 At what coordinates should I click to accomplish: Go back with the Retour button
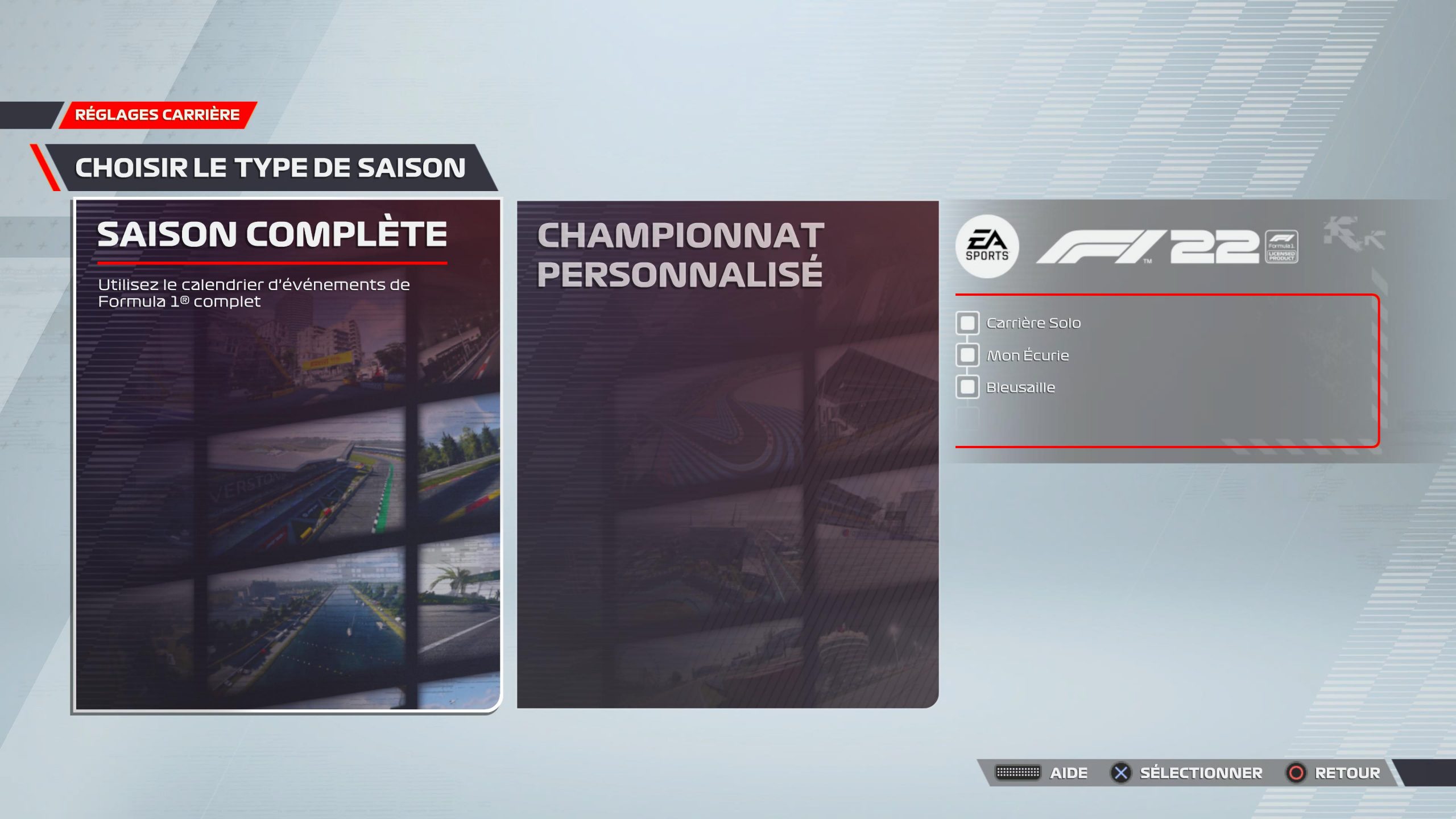tap(1334, 773)
